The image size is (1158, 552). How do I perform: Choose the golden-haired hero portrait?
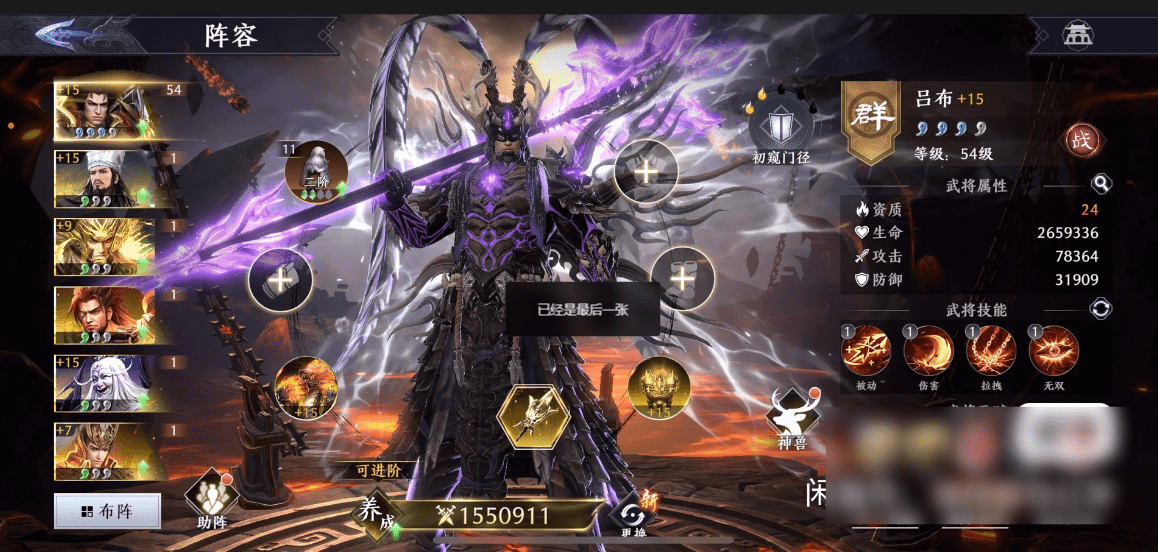(105, 247)
